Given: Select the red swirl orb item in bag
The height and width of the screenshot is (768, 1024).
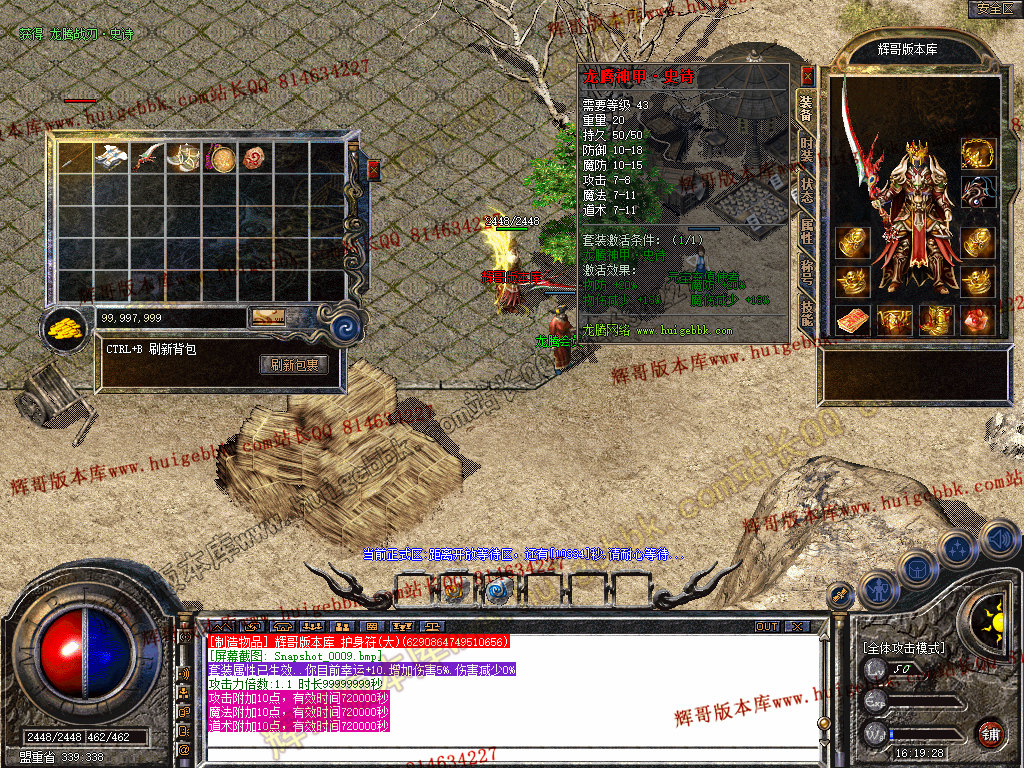Looking at the screenshot, I should (256, 157).
